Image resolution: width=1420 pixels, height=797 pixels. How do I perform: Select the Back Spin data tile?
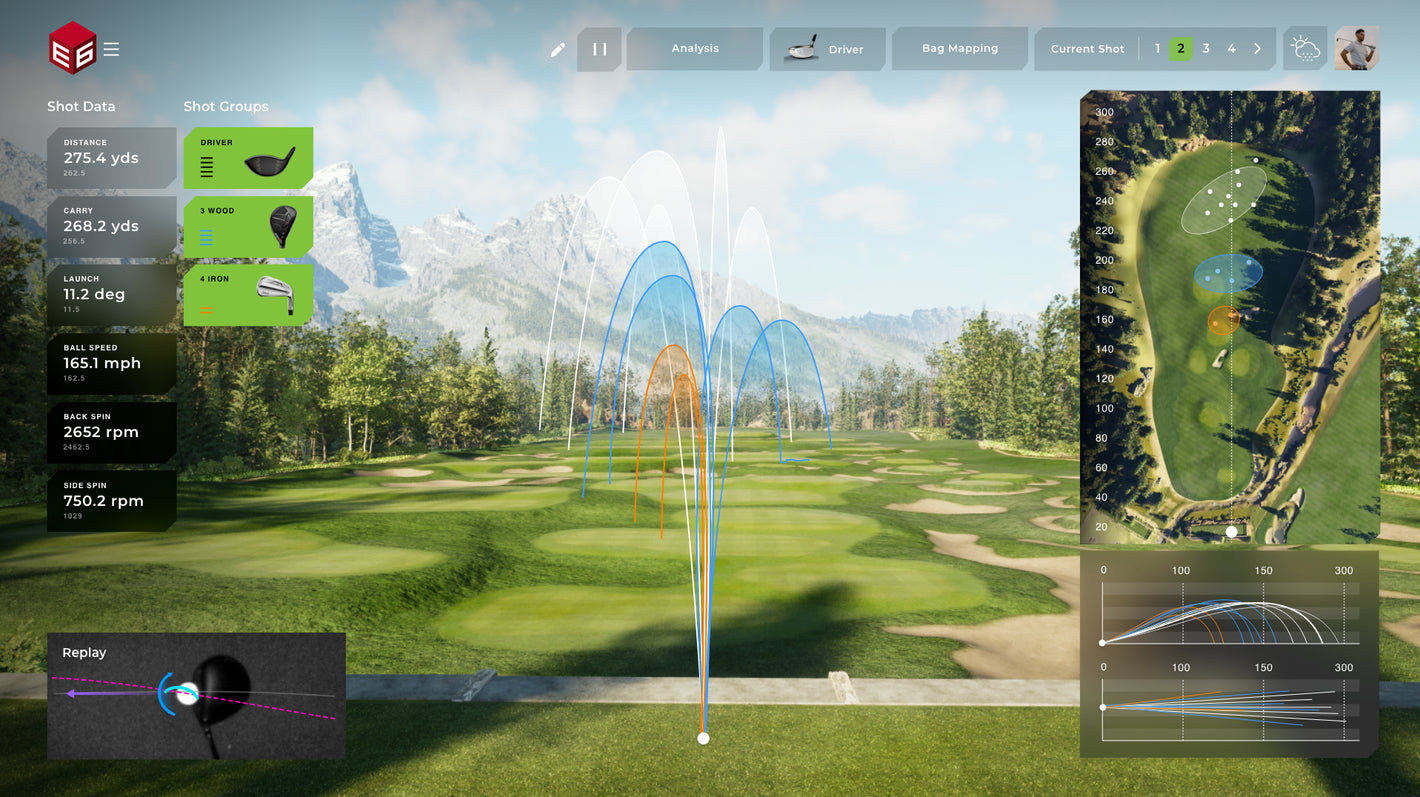(111, 432)
